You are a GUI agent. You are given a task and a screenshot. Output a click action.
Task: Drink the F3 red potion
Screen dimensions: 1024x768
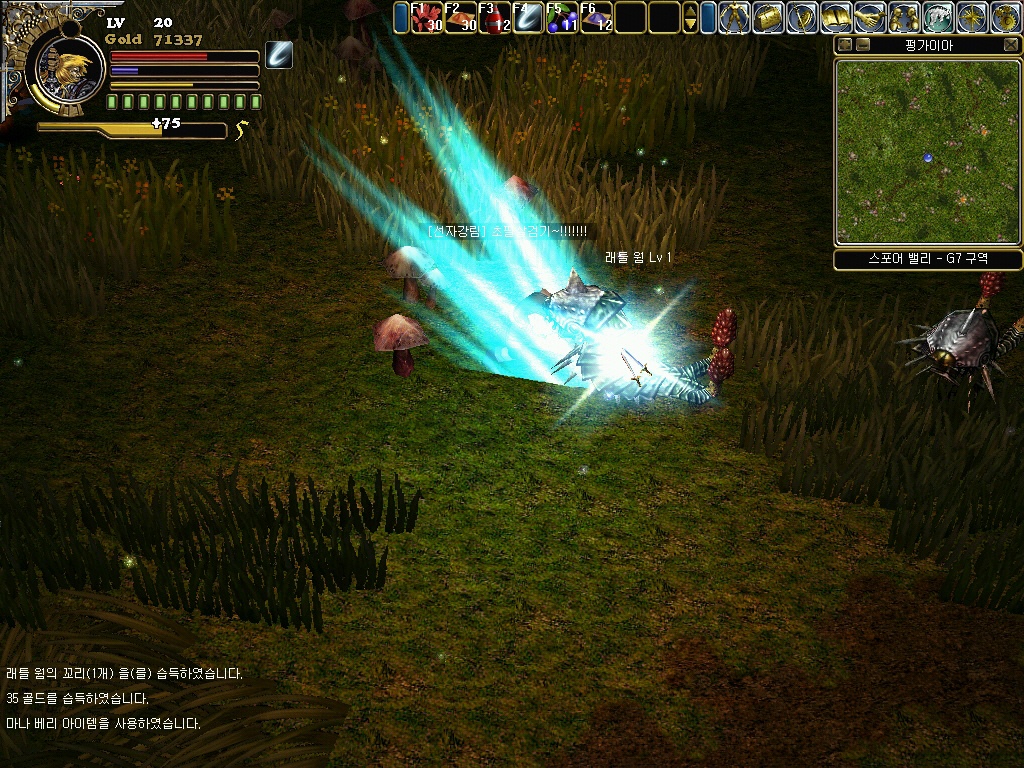[x=495, y=17]
